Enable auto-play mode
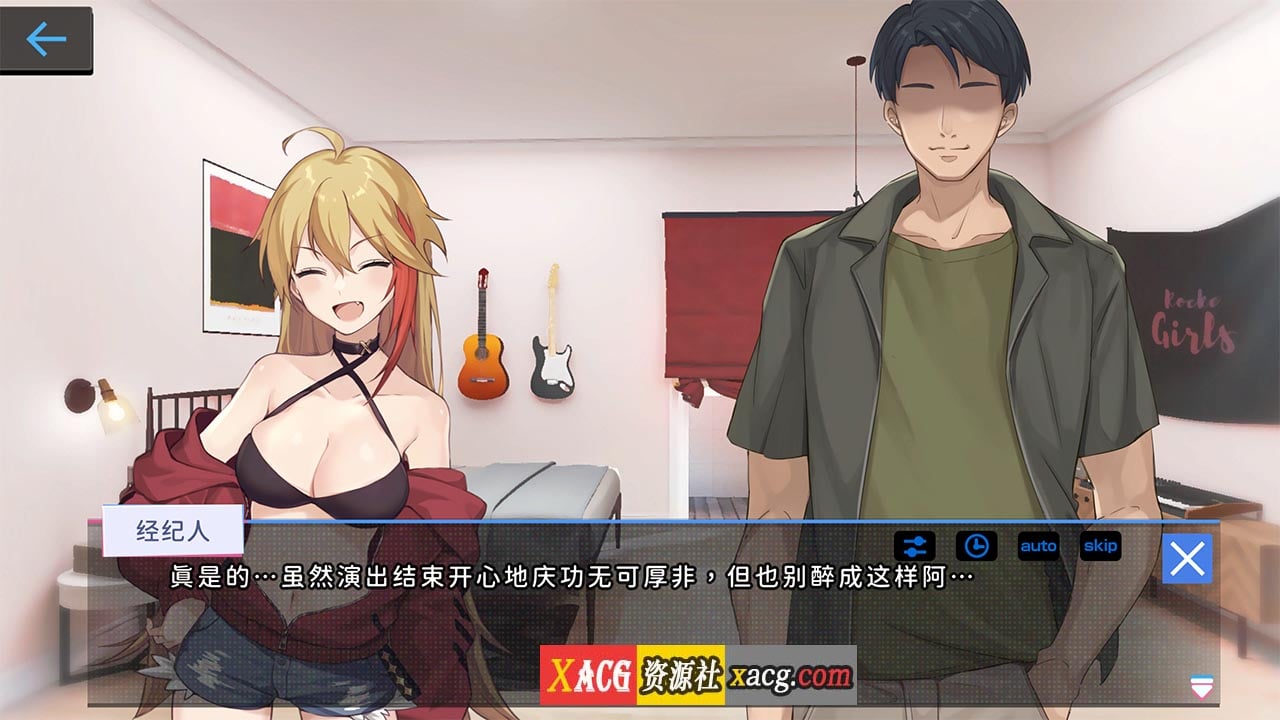 pos(1038,546)
